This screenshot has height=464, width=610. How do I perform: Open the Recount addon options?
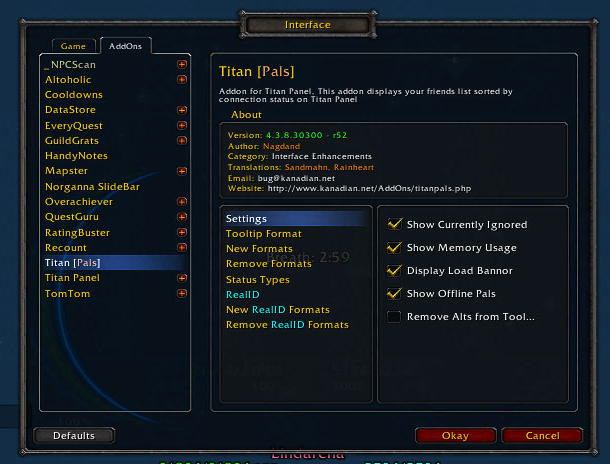point(66,247)
